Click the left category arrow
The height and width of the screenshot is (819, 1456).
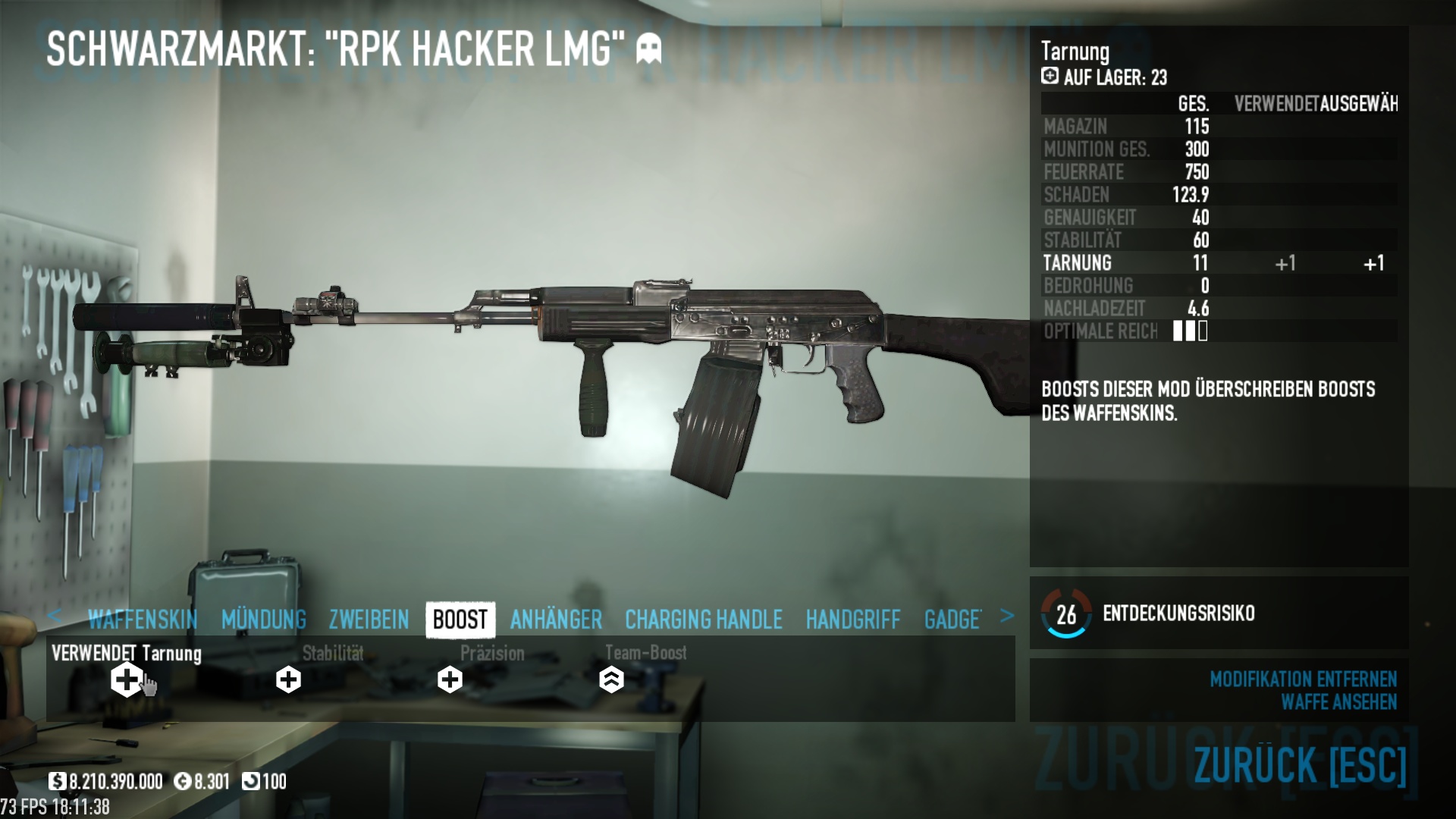click(x=55, y=616)
